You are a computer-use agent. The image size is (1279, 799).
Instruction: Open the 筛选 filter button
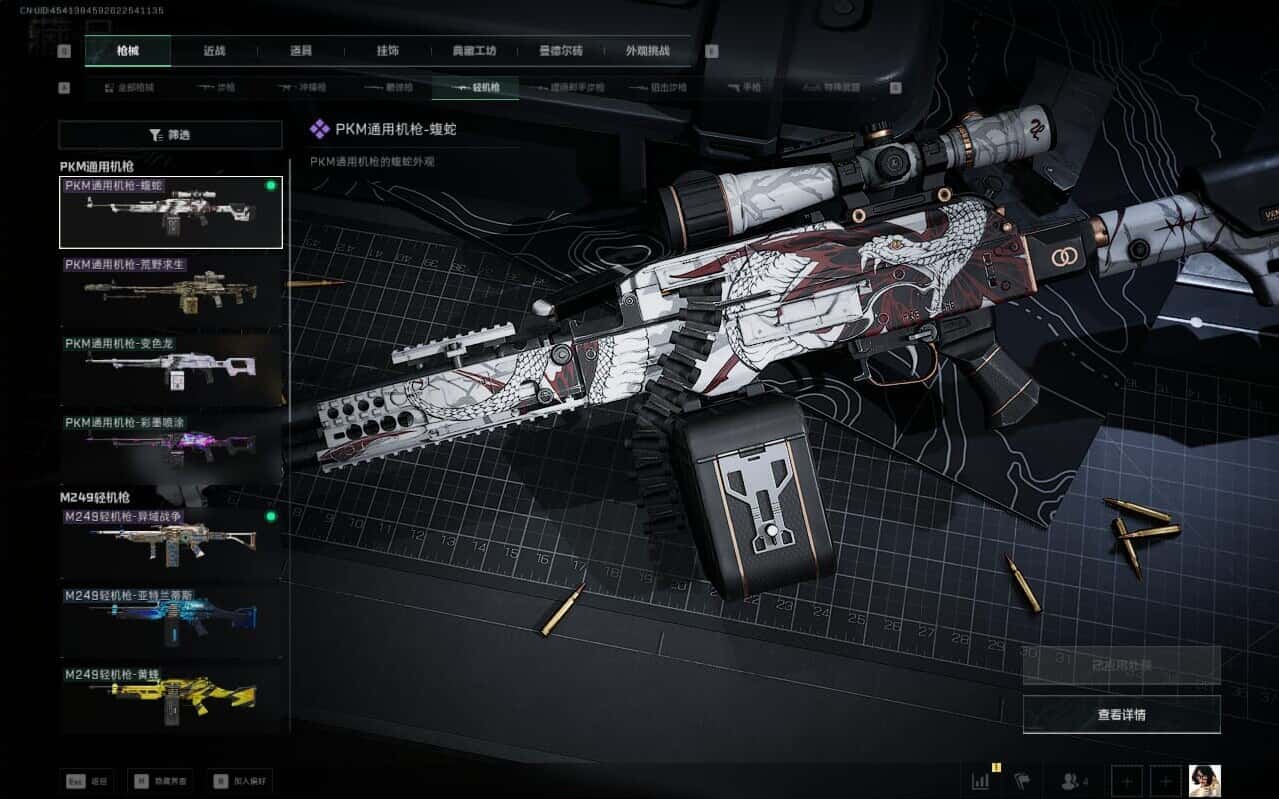171,135
